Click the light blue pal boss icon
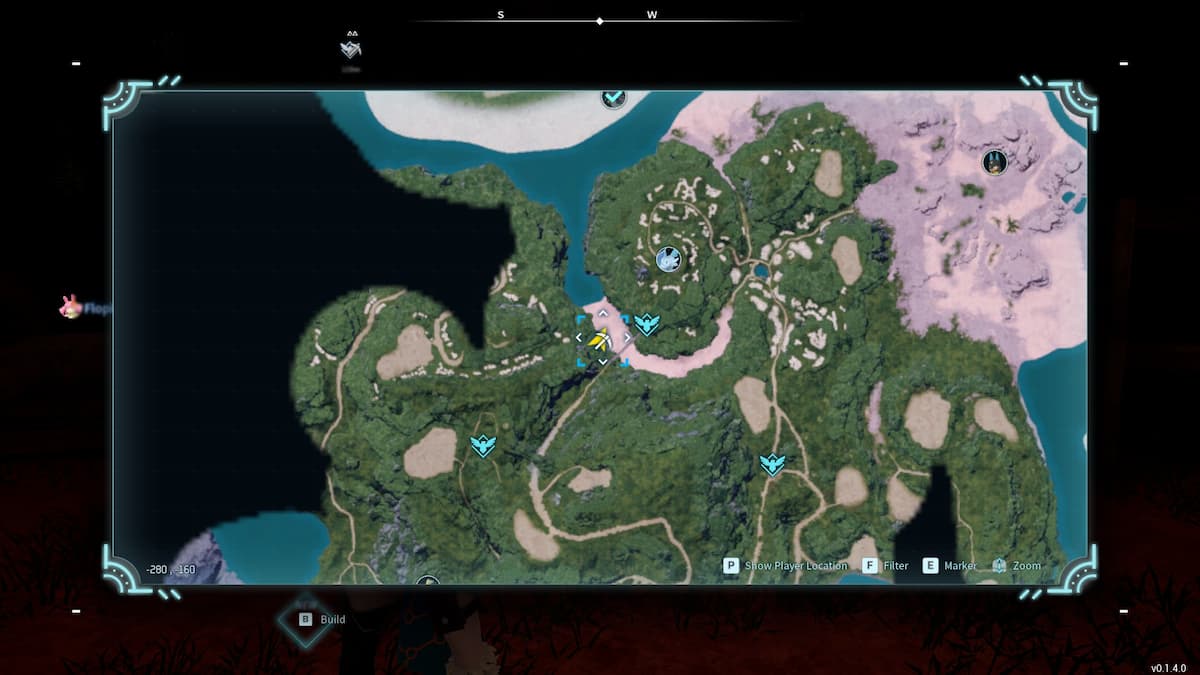This screenshot has height=675, width=1200. [667, 260]
